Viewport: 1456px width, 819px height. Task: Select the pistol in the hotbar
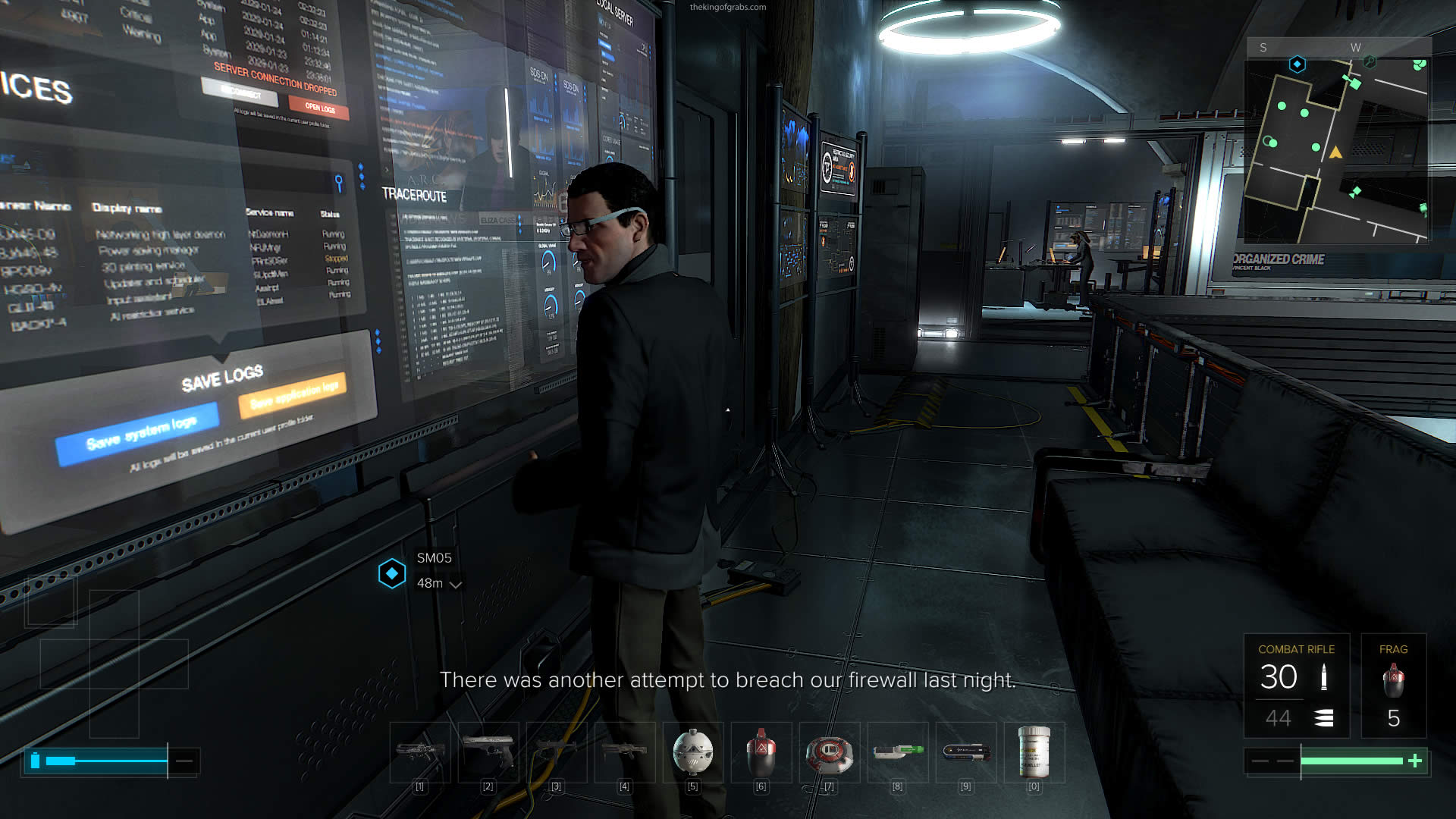488,752
